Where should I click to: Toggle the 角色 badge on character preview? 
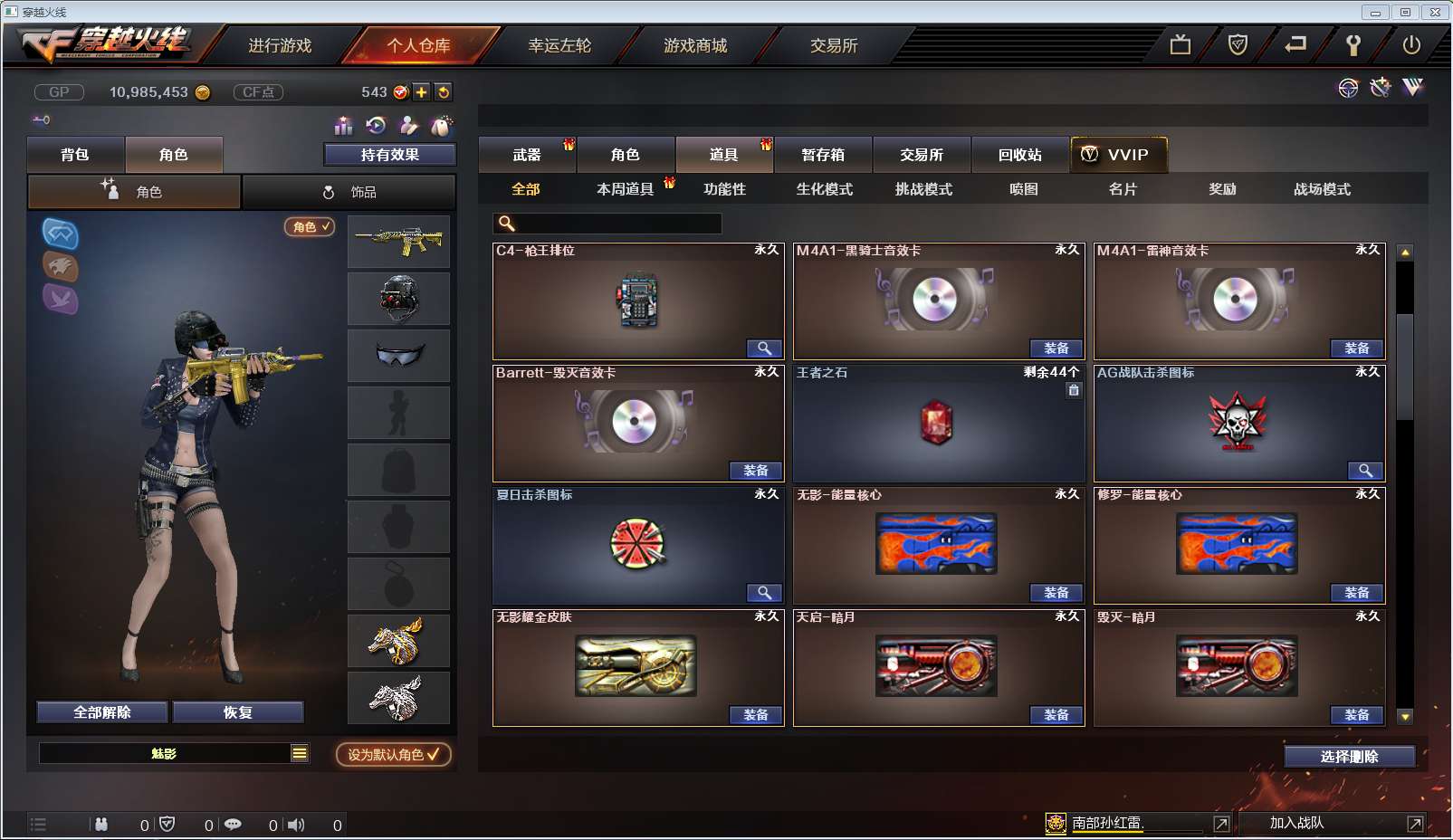(307, 227)
